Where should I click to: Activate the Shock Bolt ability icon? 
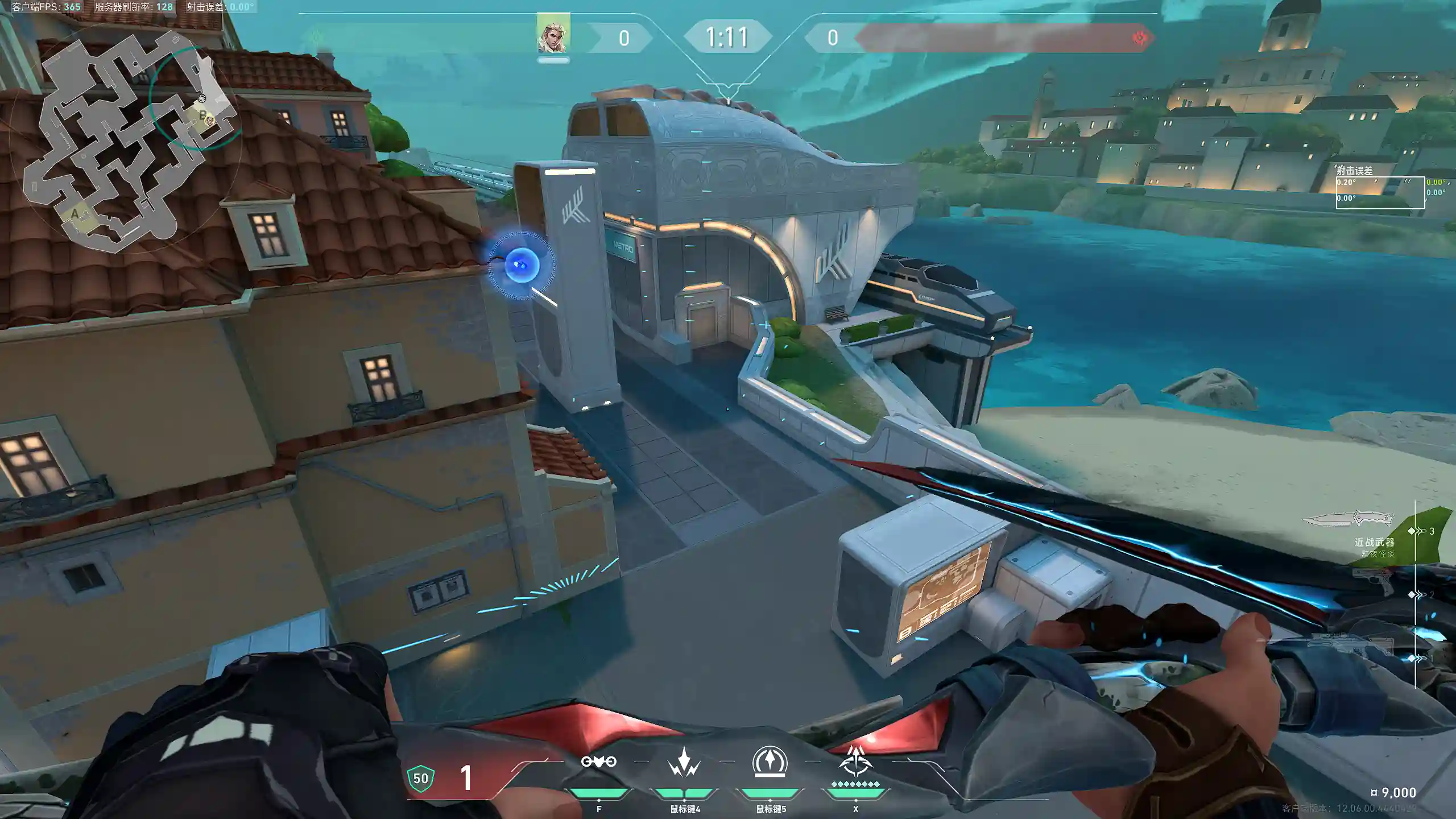(x=684, y=762)
